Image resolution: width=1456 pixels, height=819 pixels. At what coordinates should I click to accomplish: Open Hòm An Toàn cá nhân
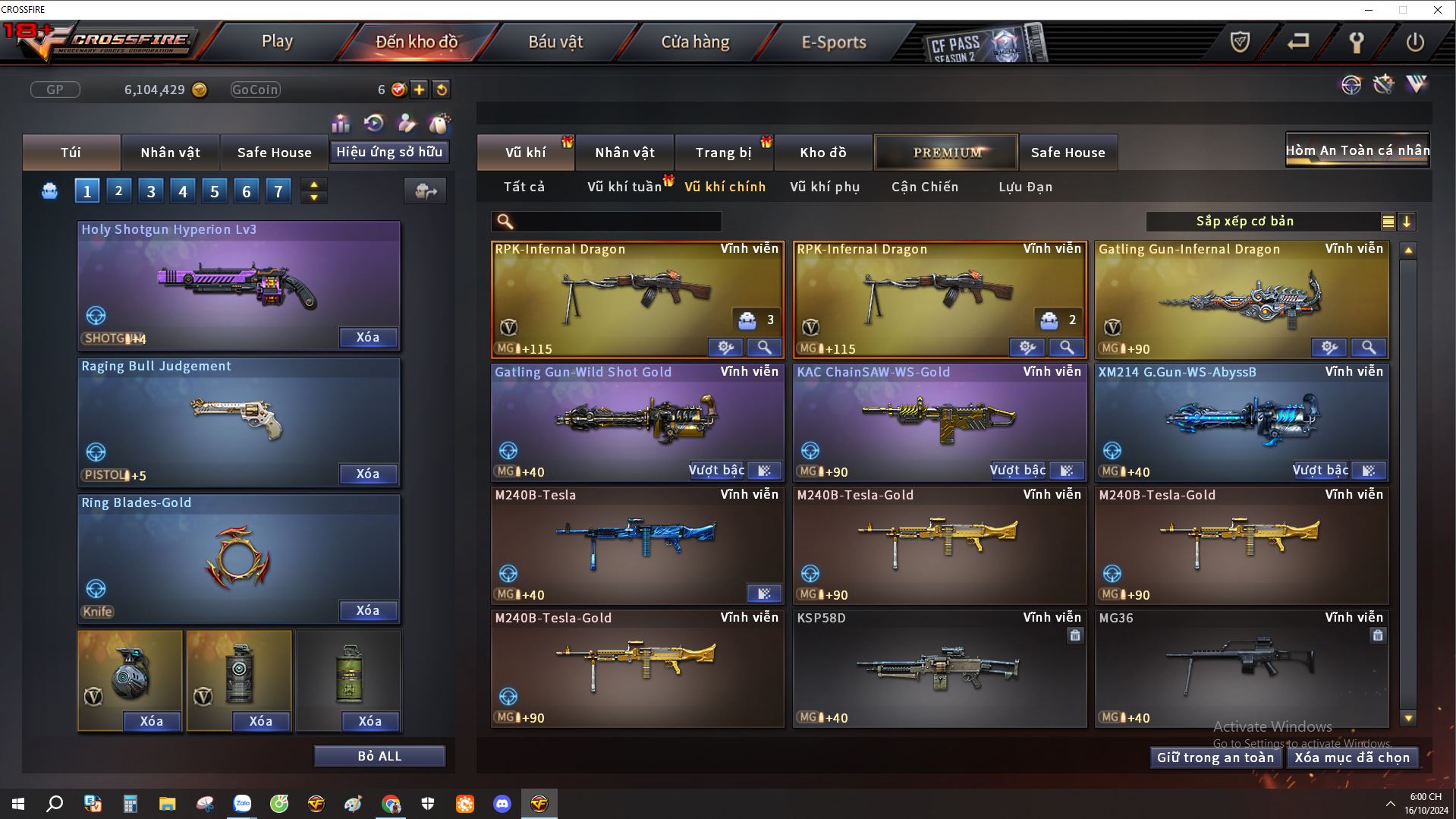pos(1357,150)
